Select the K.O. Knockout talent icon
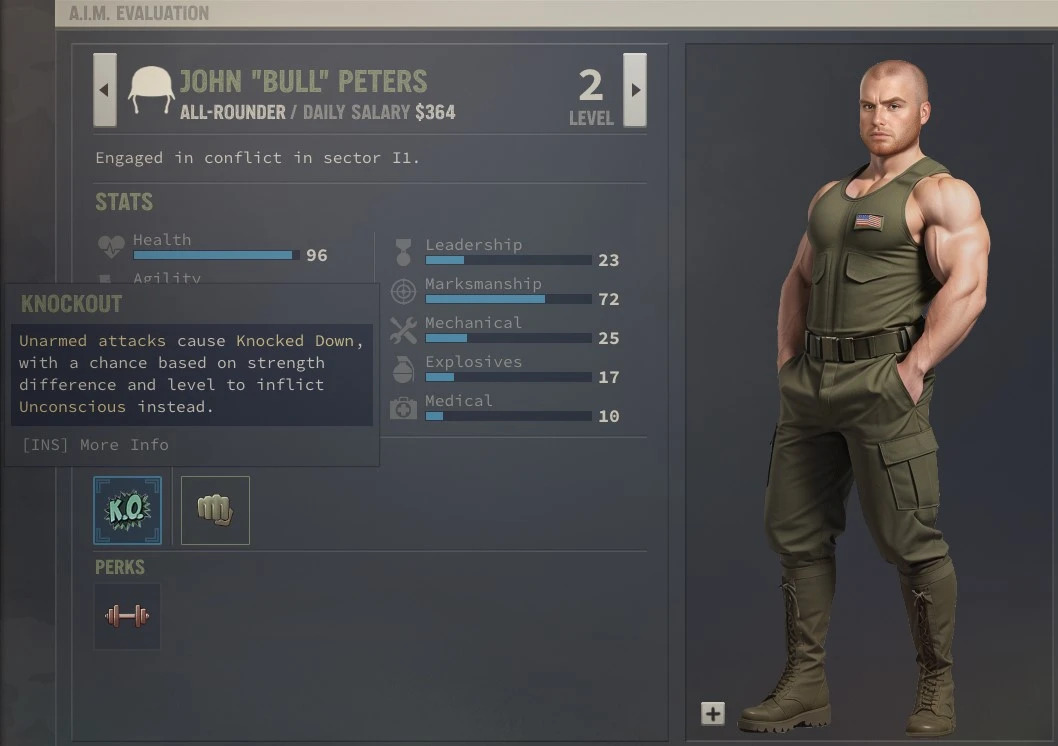Screen dimensions: 1058x746 127,510
